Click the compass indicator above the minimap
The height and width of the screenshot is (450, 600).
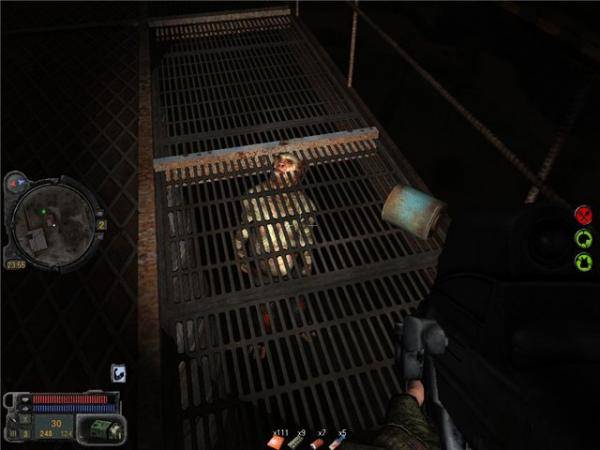click(17, 183)
